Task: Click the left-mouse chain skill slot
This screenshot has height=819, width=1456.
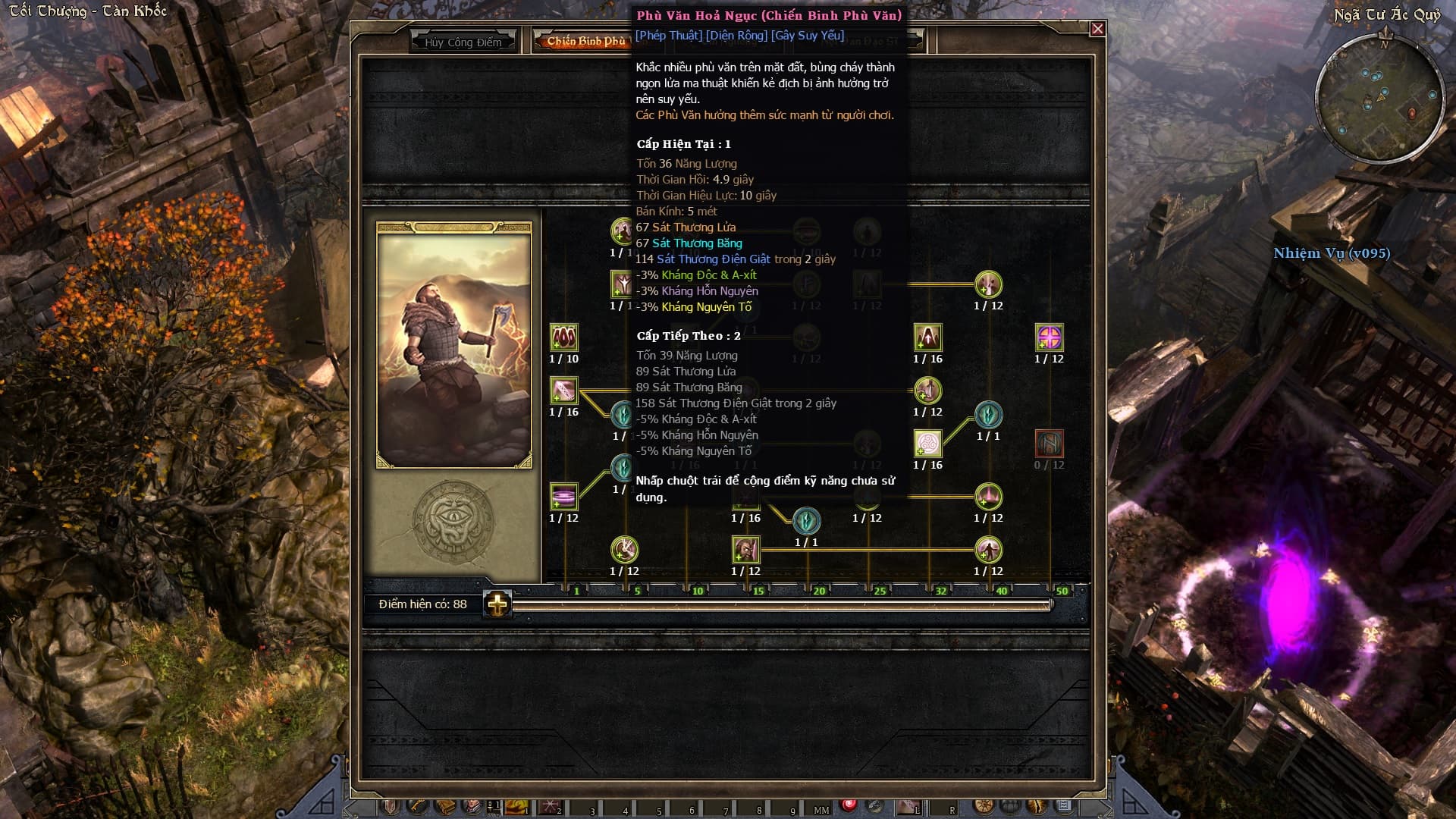Action: (907, 806)
